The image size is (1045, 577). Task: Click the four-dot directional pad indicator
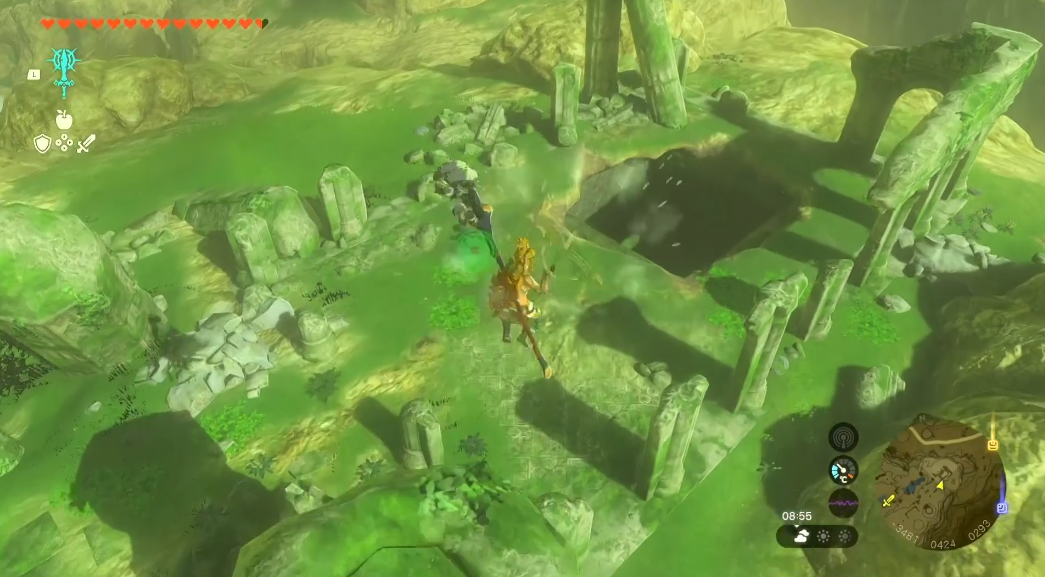point(64,144)
